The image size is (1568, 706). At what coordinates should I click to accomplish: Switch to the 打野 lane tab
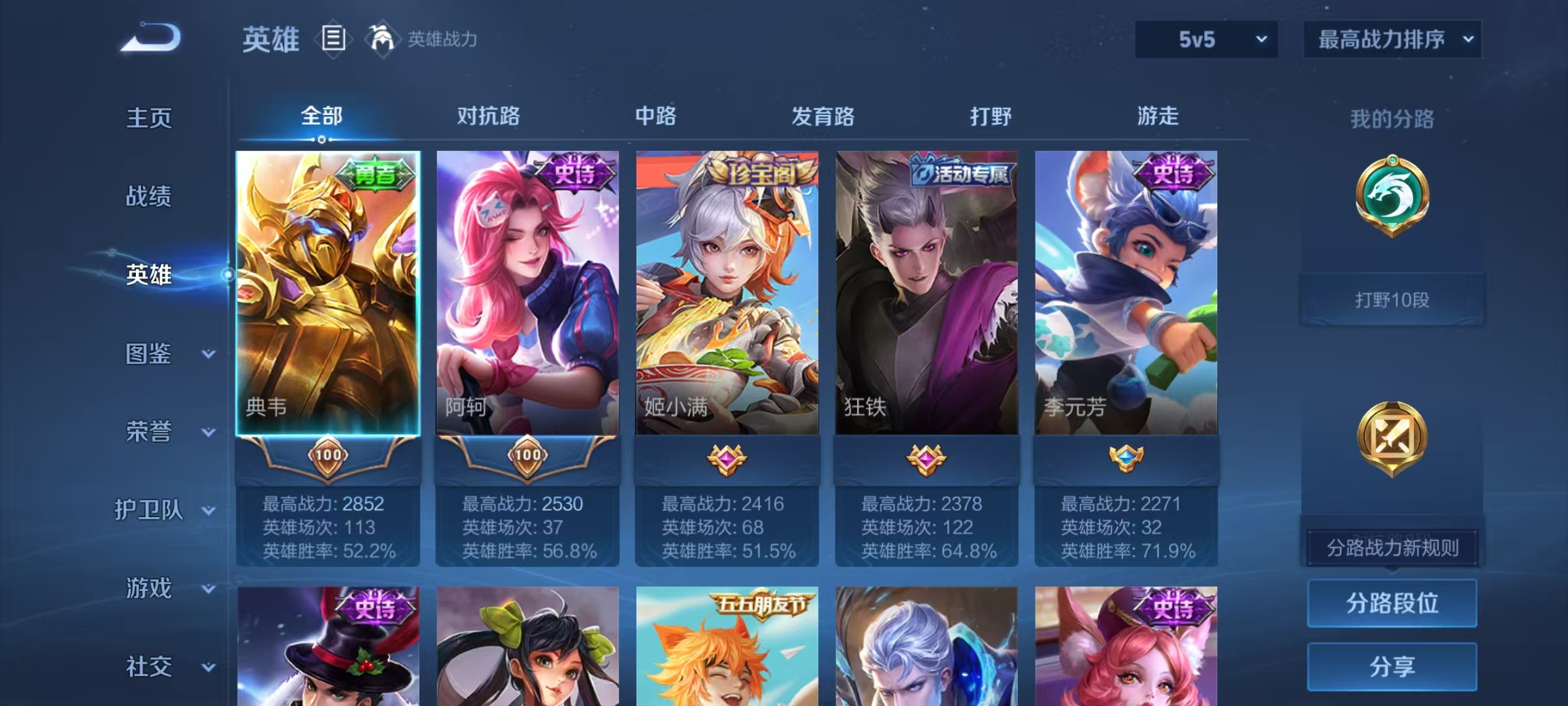click(990, 116)
